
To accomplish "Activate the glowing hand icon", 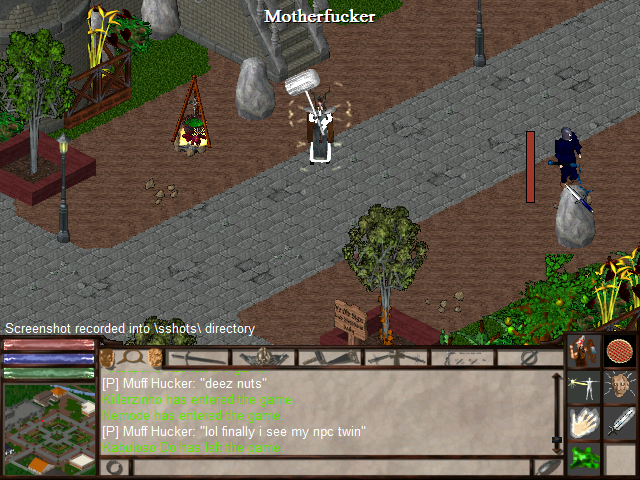I will coord(583,422).
